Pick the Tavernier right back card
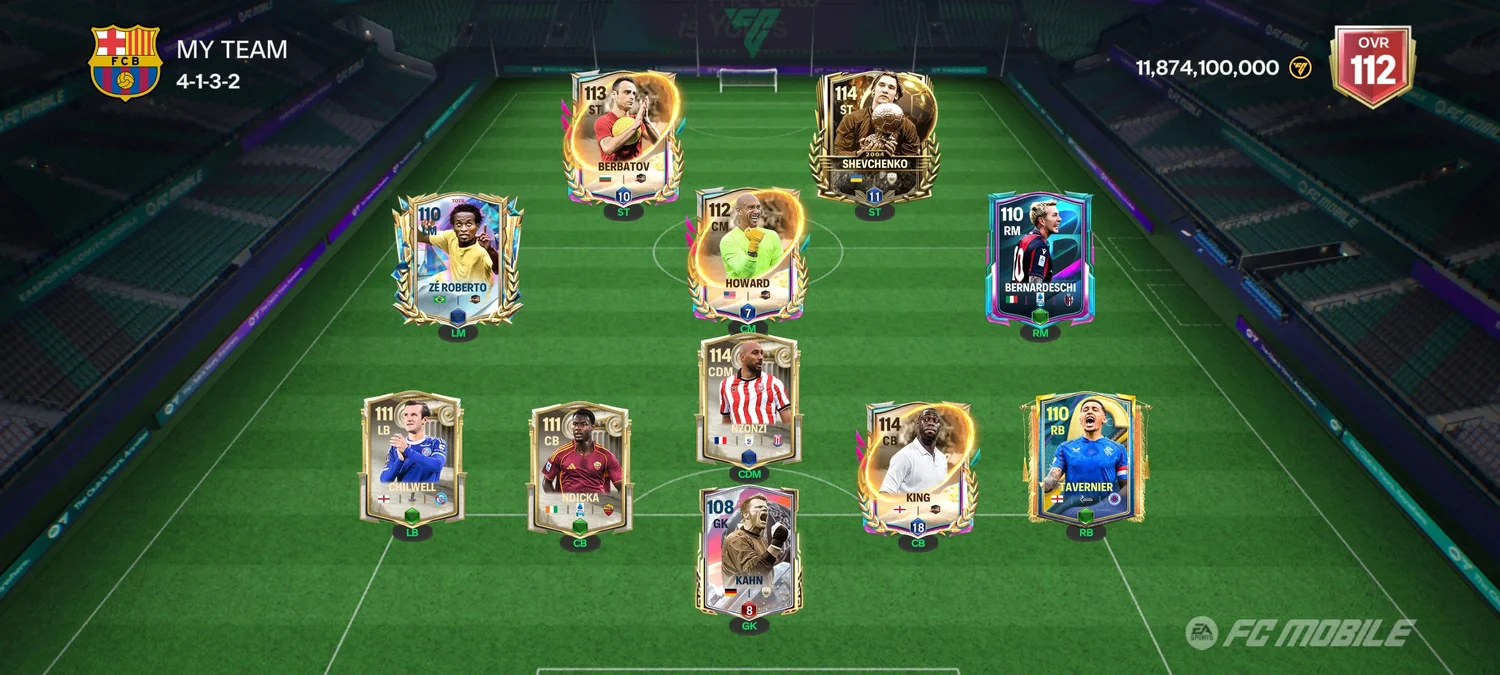This screenshot has width=1500, height=675. 1086,458
